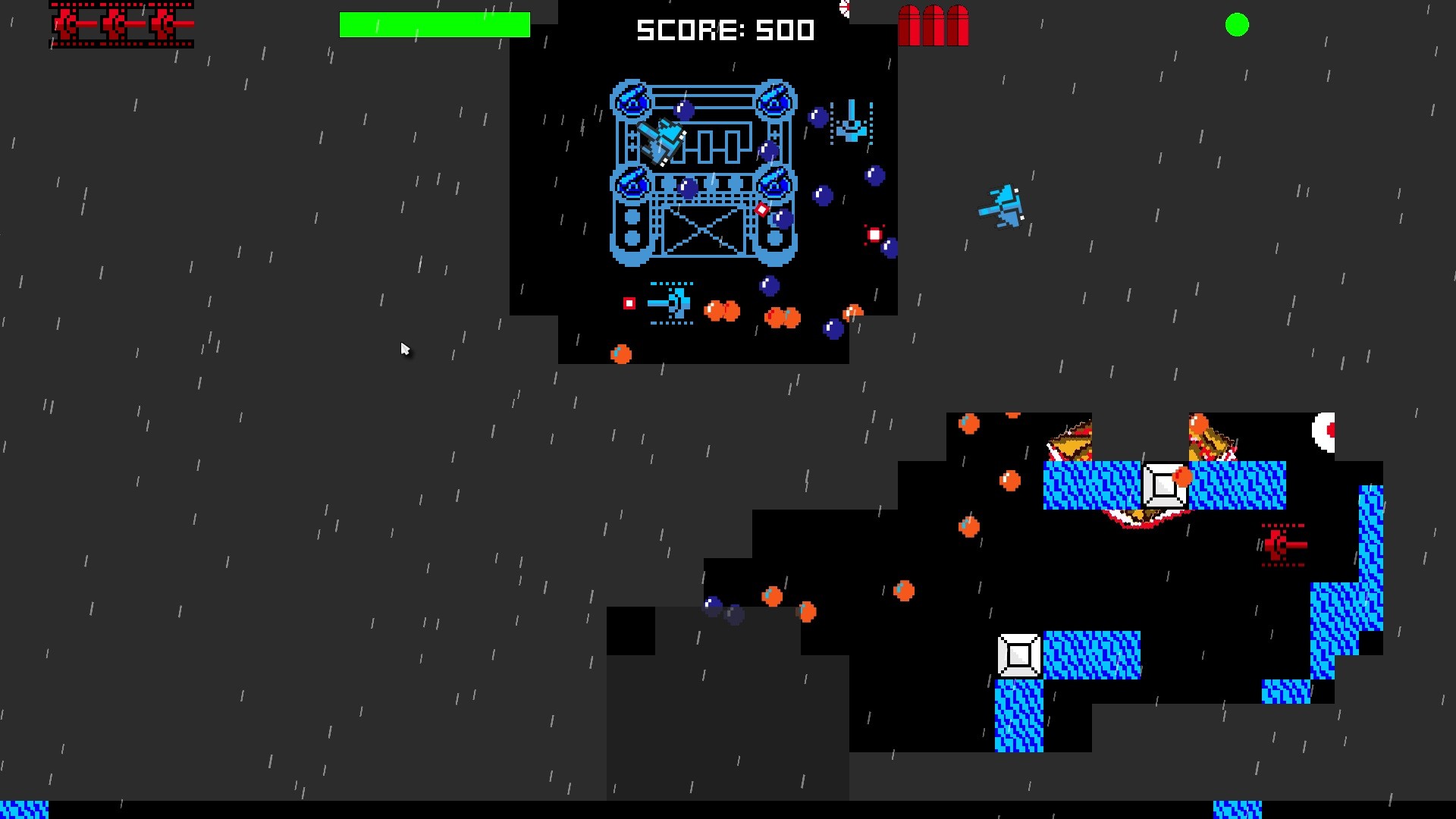Click the SCORE: 500 text at the top
This screenshot has height=819, width=1456.
pos(724,30)
